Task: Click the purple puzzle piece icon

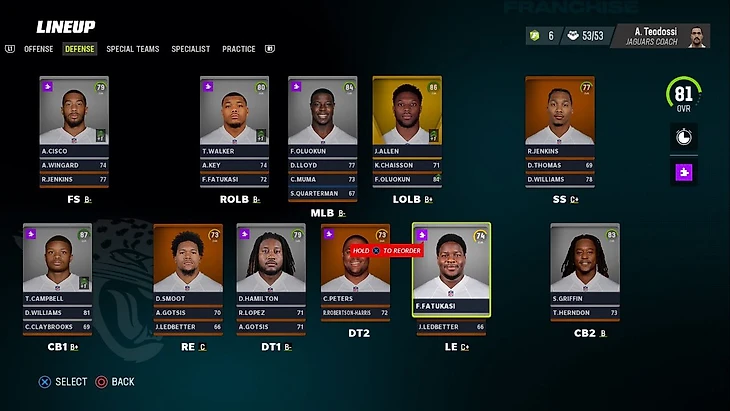Action: tap(684, 172)
